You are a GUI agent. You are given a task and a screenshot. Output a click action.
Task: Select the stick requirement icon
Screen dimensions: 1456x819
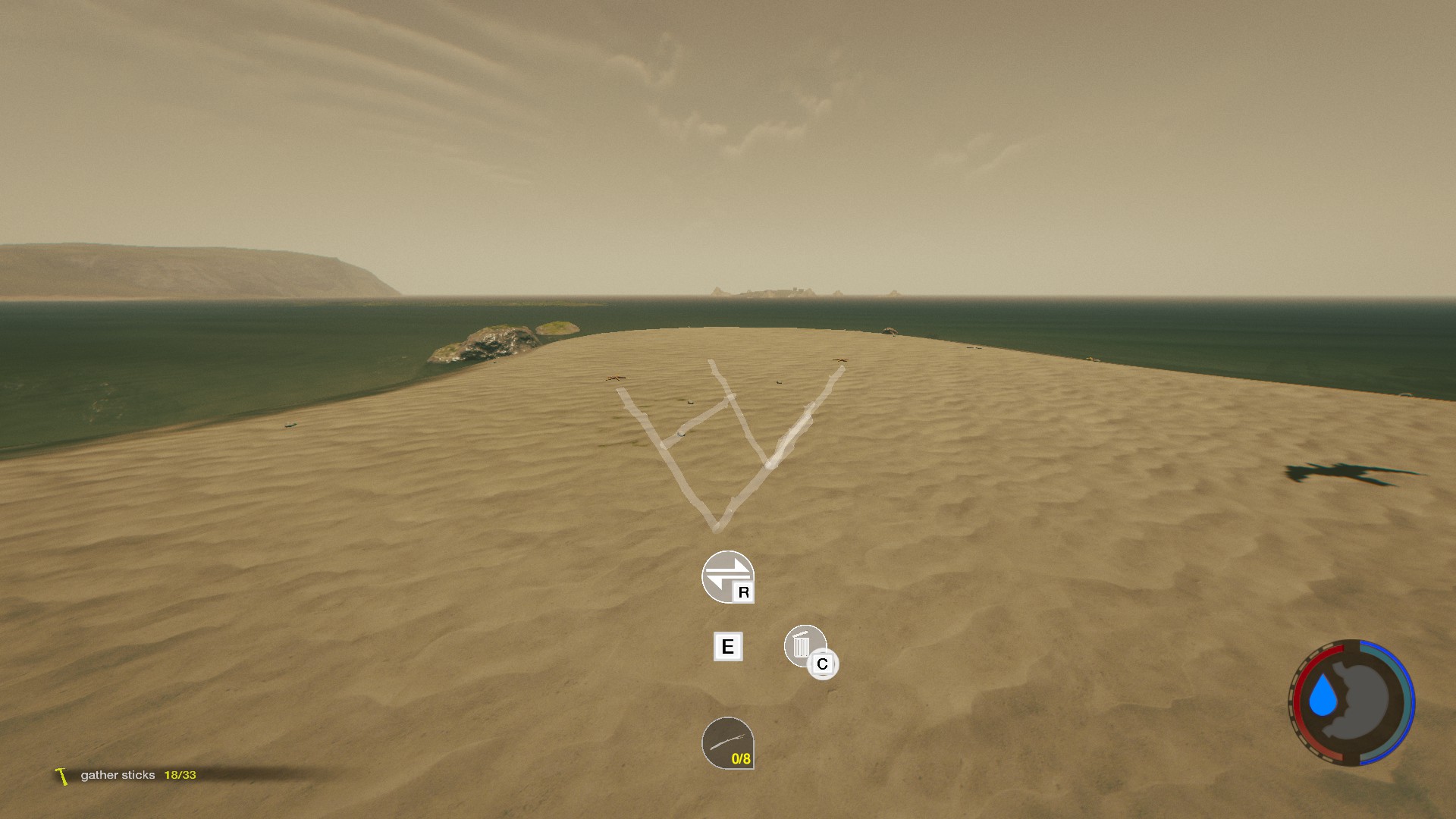(727, 743)
